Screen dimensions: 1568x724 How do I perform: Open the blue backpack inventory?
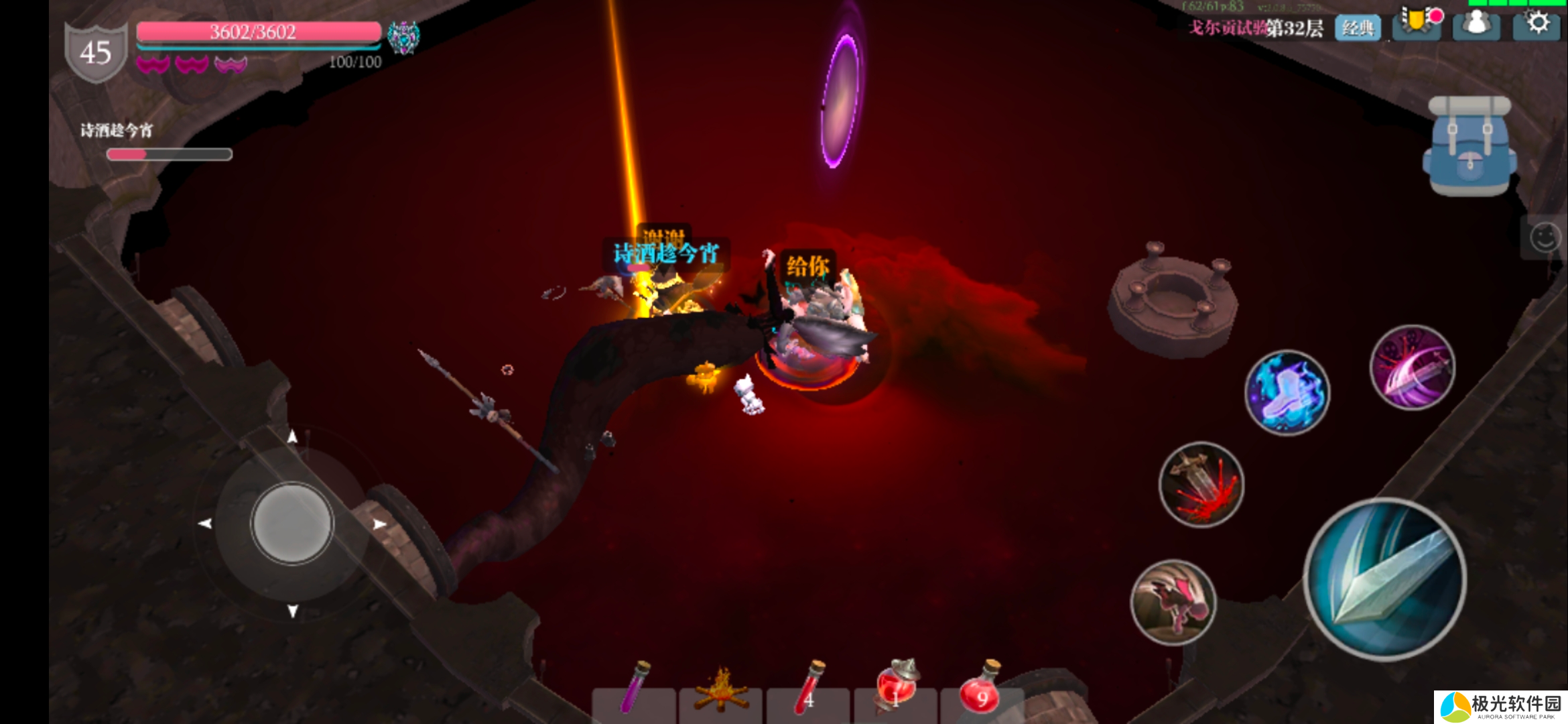pos(1469,147)
